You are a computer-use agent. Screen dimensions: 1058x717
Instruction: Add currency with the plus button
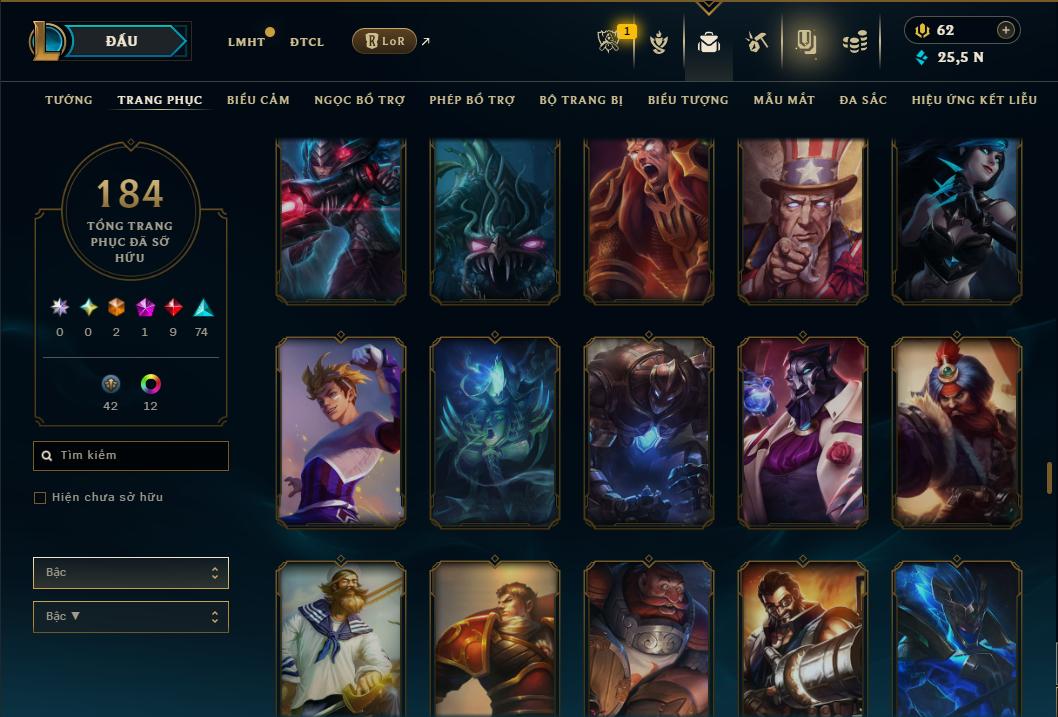[1005, 31]
